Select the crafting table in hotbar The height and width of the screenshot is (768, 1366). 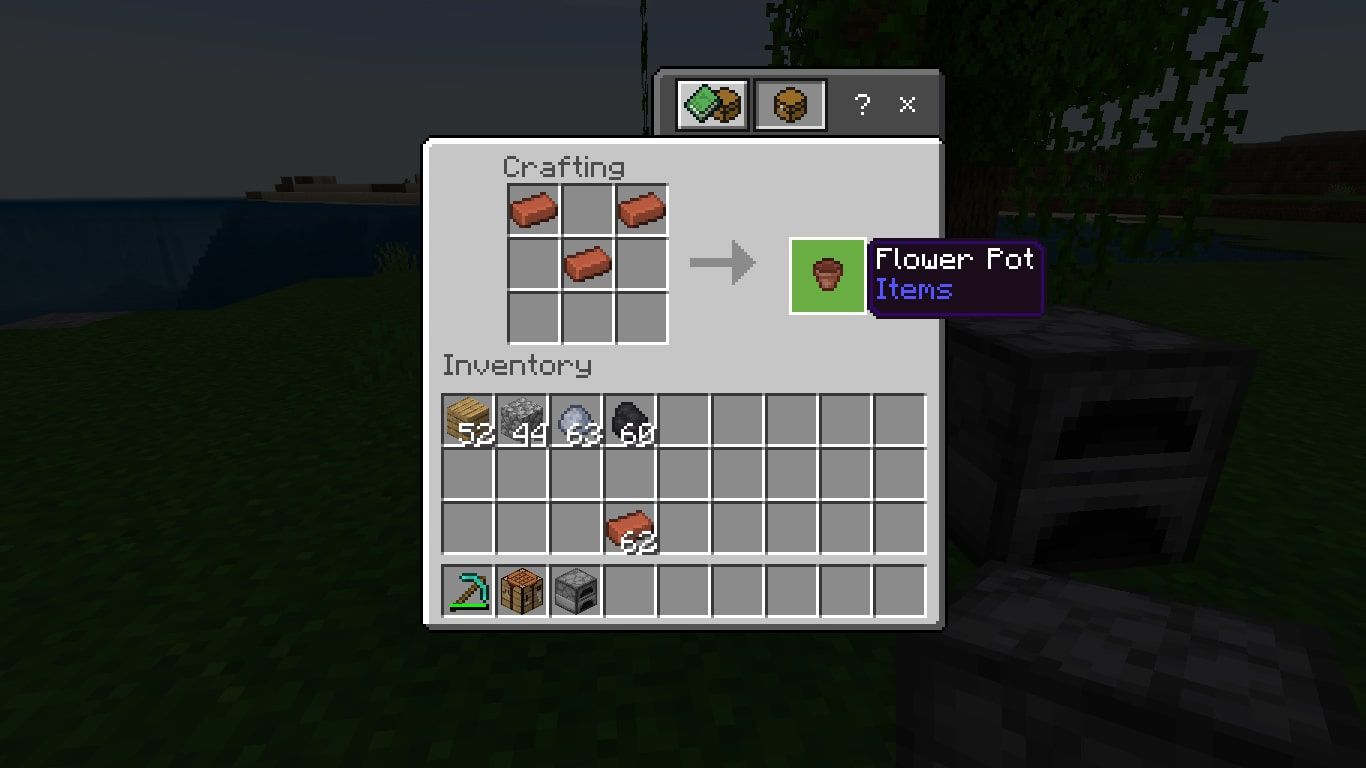520,590
